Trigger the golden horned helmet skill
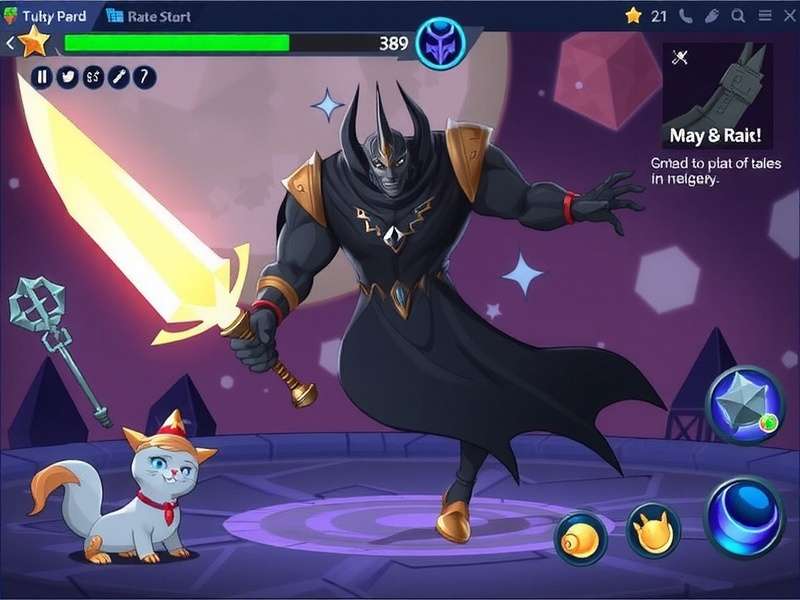This screenshot has height=600, width=800. click(653, 530)
